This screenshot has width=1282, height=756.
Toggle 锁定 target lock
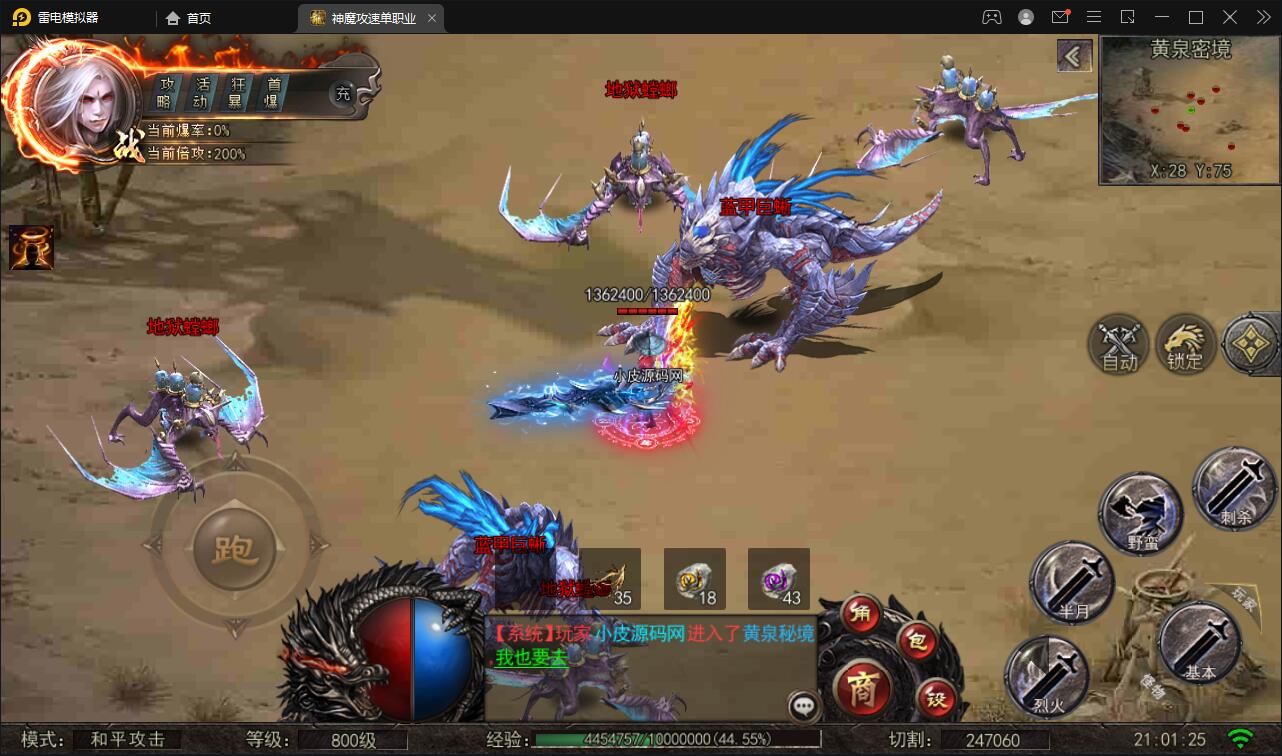1184,345
